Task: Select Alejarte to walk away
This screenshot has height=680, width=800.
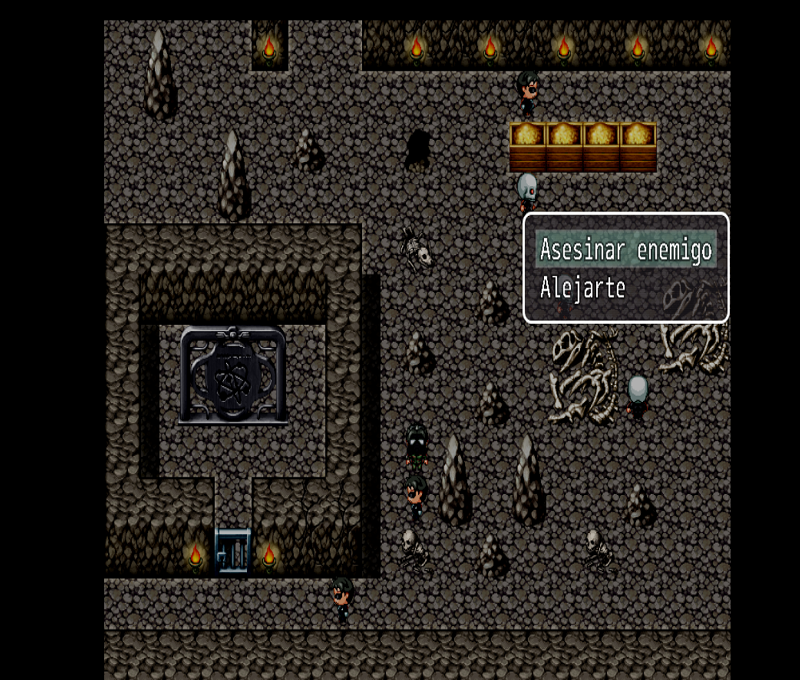Action: pos(583,289)
